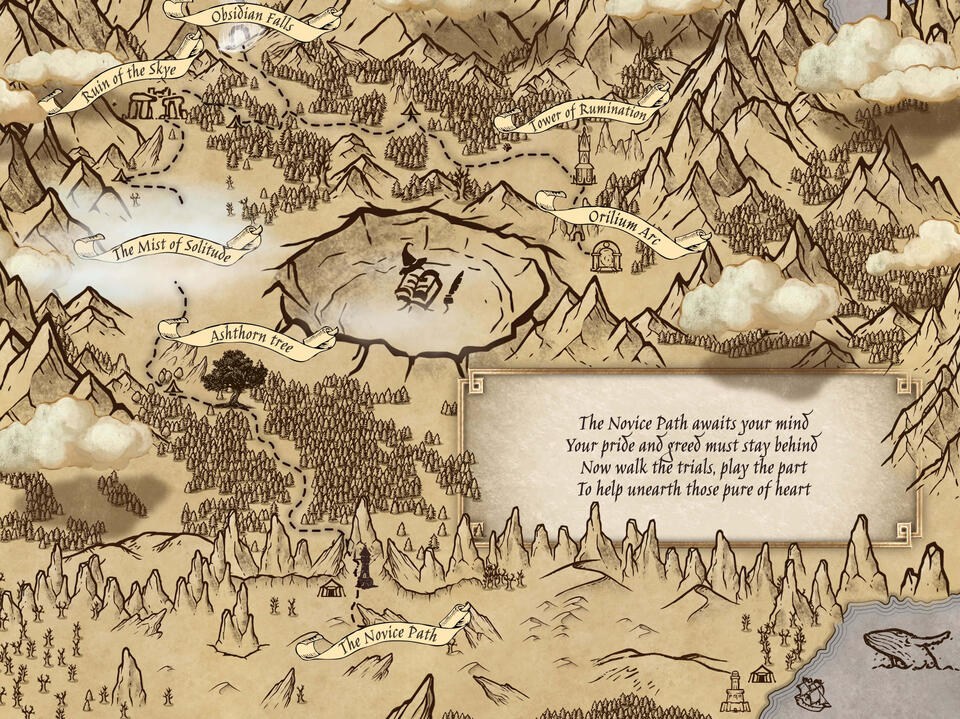Choose the dark pagoda tower marker
The width and height of the screenshot is (960, 719).
coord(366,567)
